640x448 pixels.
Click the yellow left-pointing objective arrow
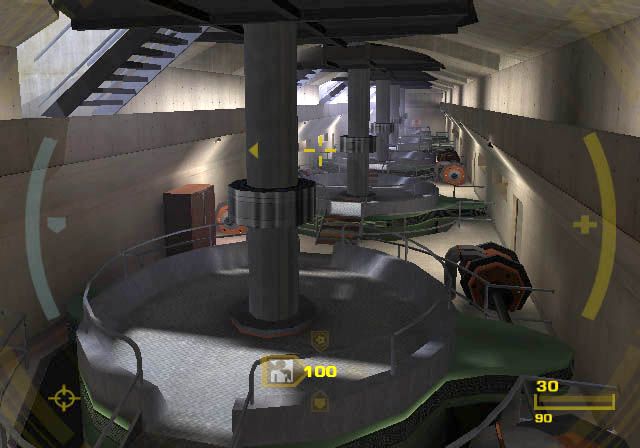coord(253,151)
